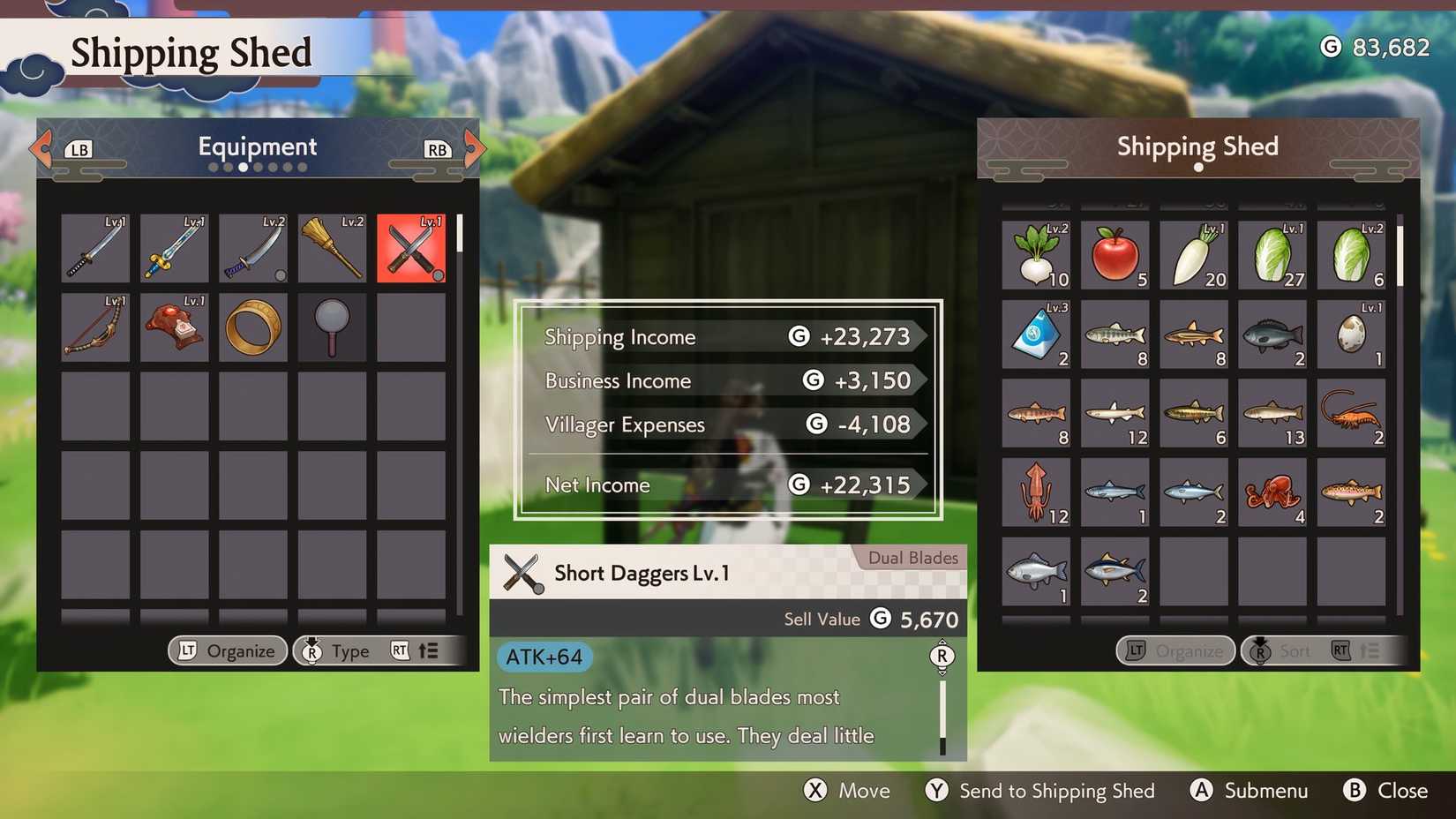Image resolution: width=1456 pixels, height=819 pixels.
Task: Click the golden ring in Equipment
Action: [x=252, y=327]
